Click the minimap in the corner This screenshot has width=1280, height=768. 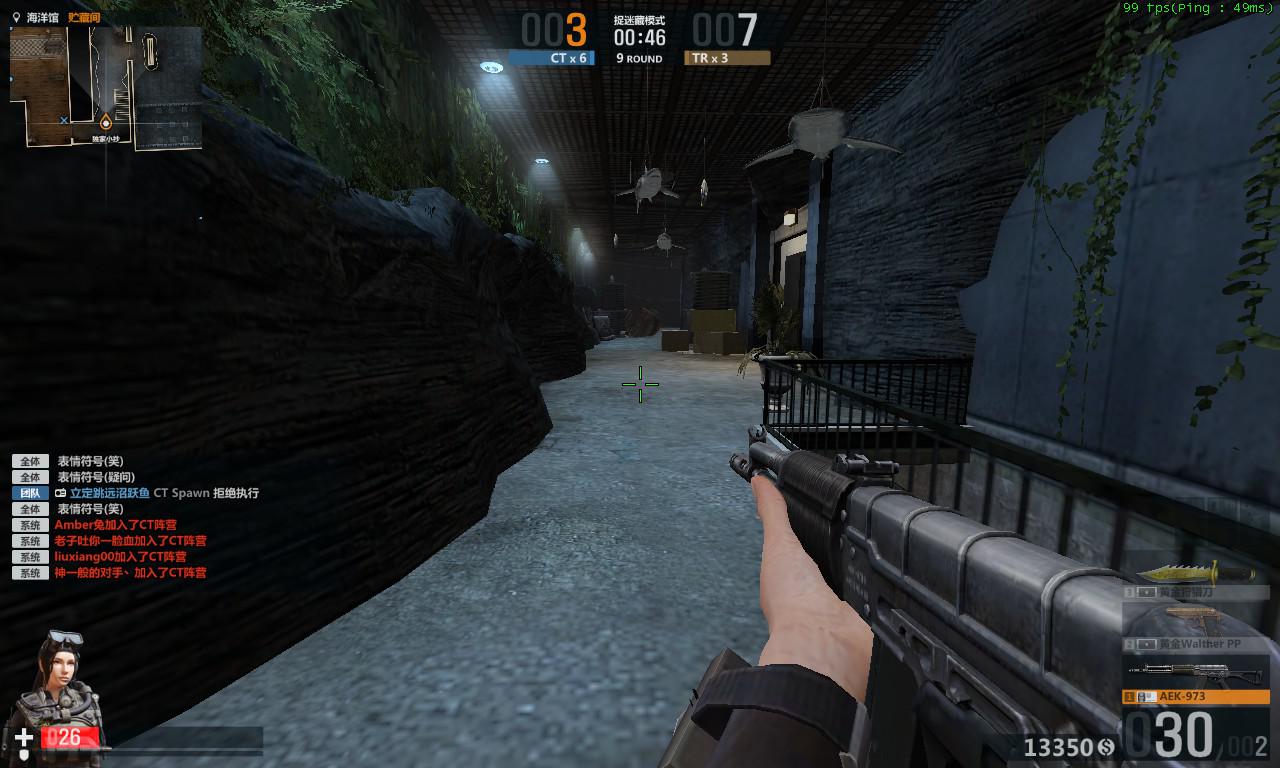pos(106,88)
